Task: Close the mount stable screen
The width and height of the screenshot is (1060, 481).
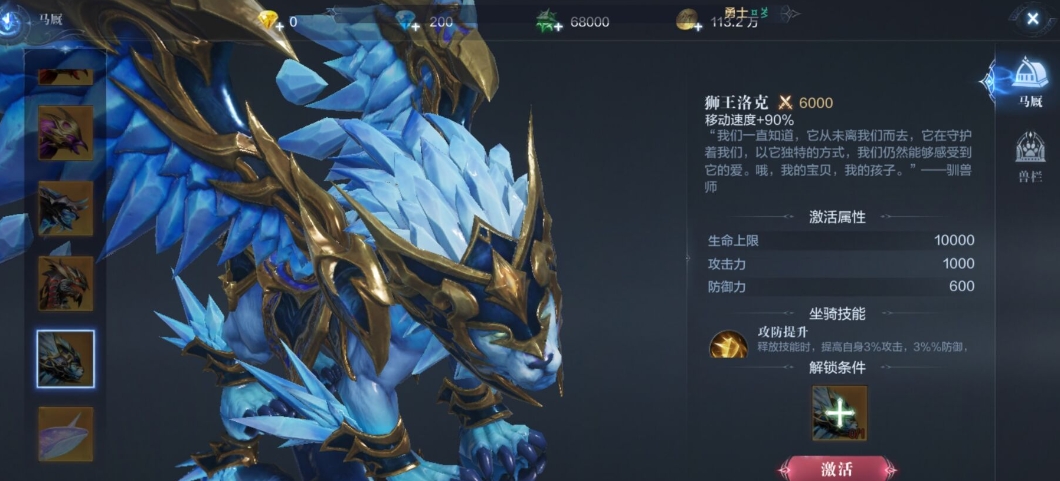Action: pyautogui.click(x=1032, y=18)
